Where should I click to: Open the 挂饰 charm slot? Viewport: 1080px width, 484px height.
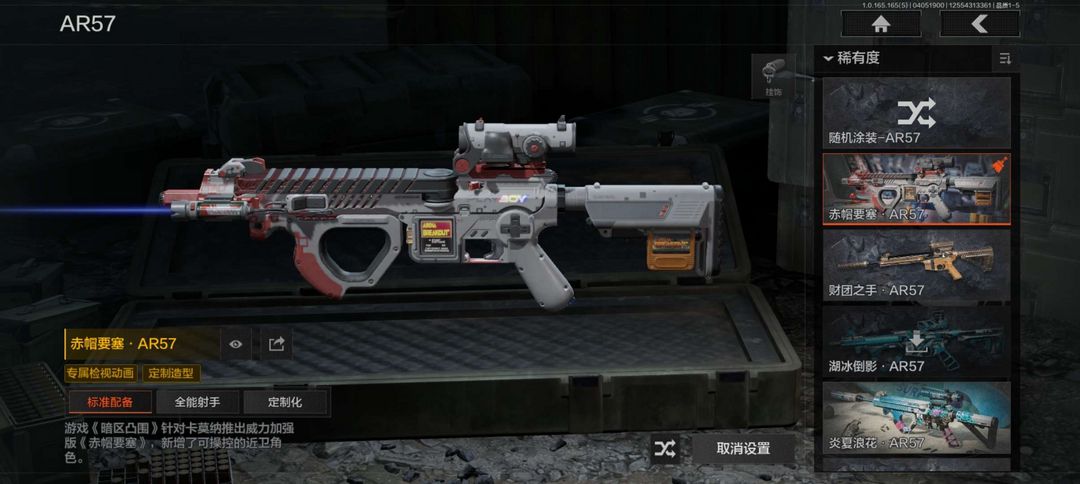point(773,77)
